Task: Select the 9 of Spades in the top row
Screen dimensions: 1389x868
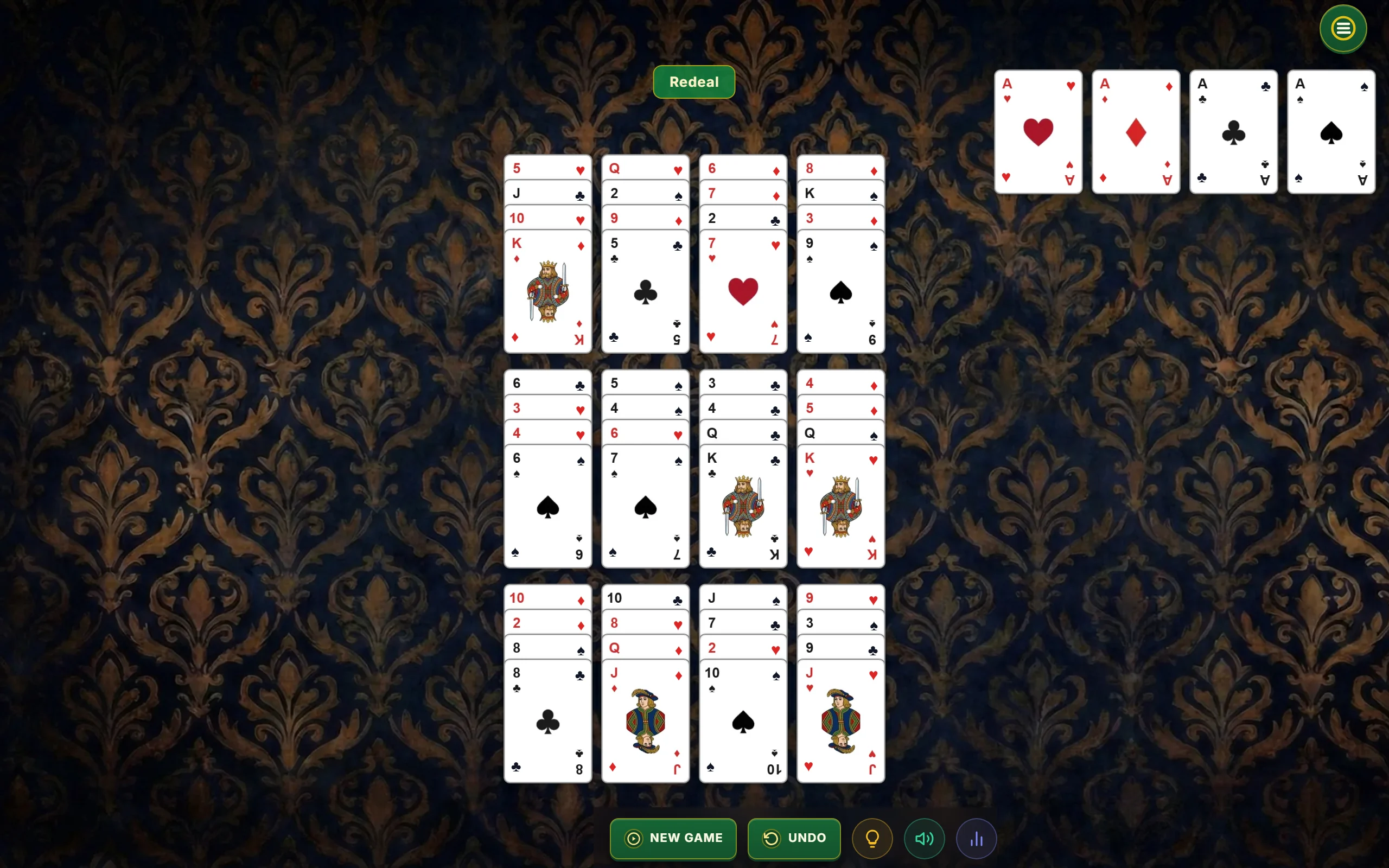Action: (x=840, y=292)
